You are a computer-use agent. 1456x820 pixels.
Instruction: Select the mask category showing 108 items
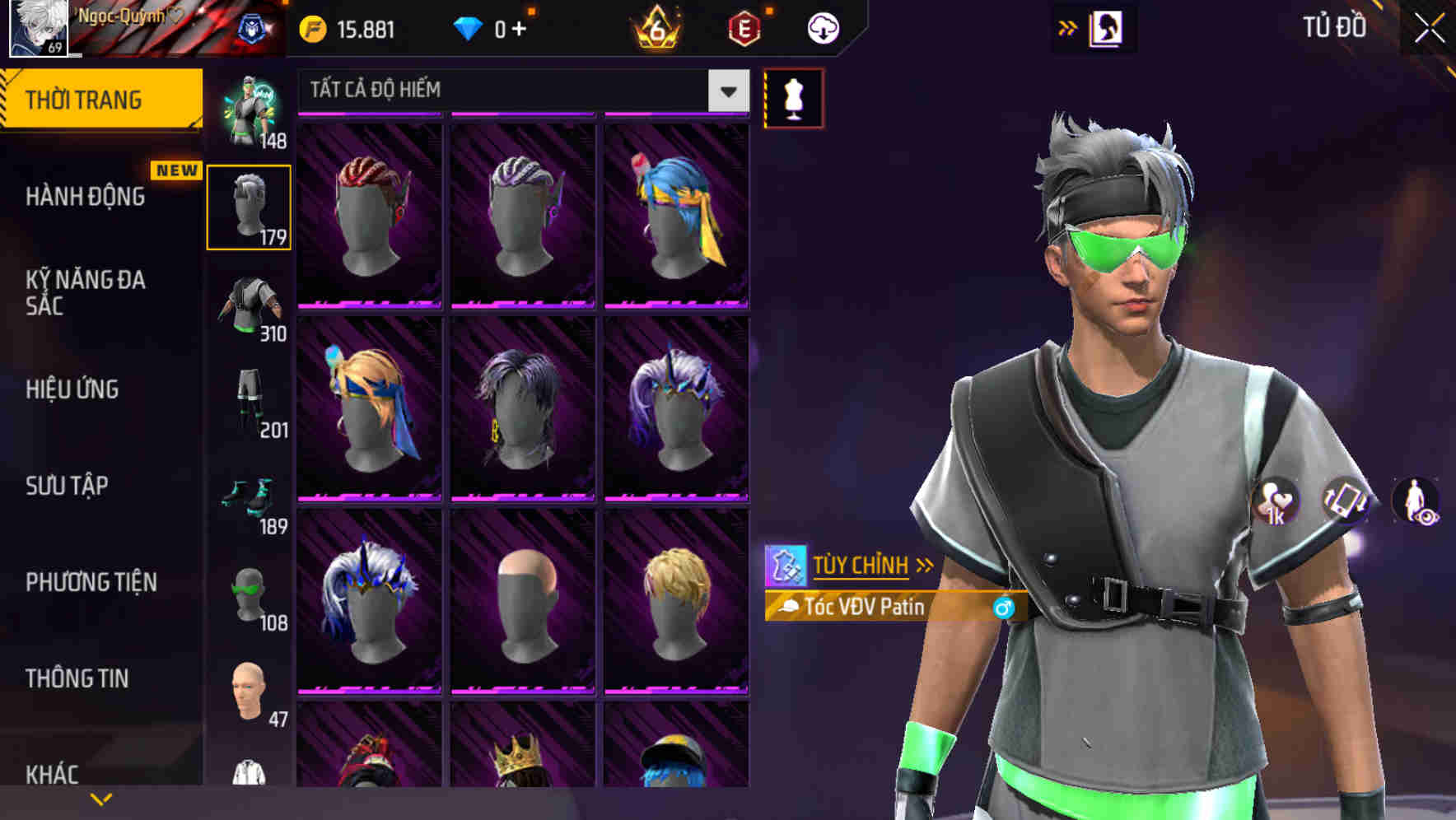(249, 593)
